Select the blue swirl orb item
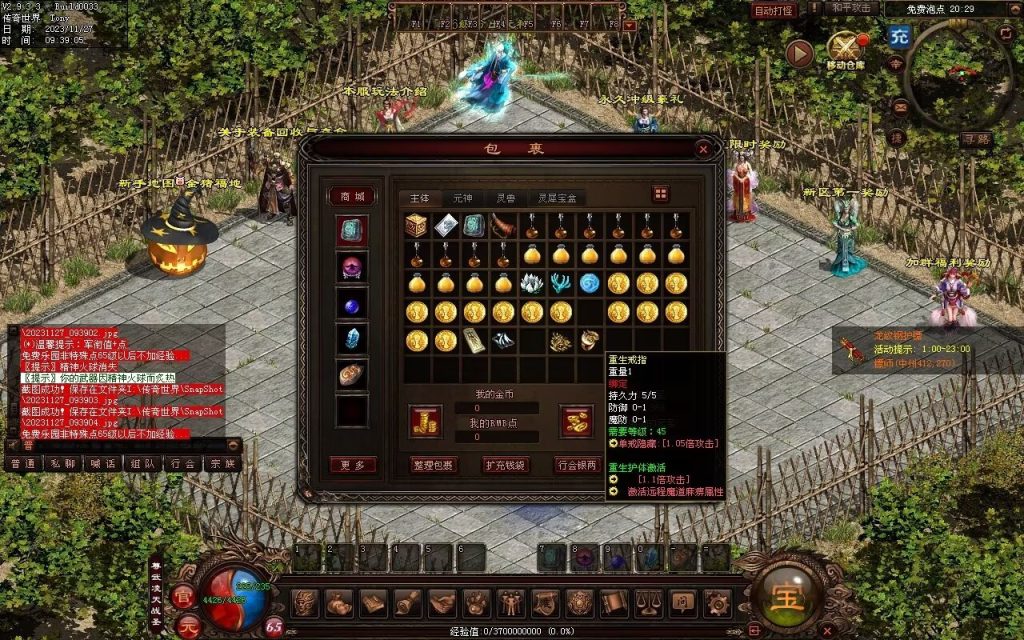Viewport: 1024px width, 640px height. pos(590,283)
